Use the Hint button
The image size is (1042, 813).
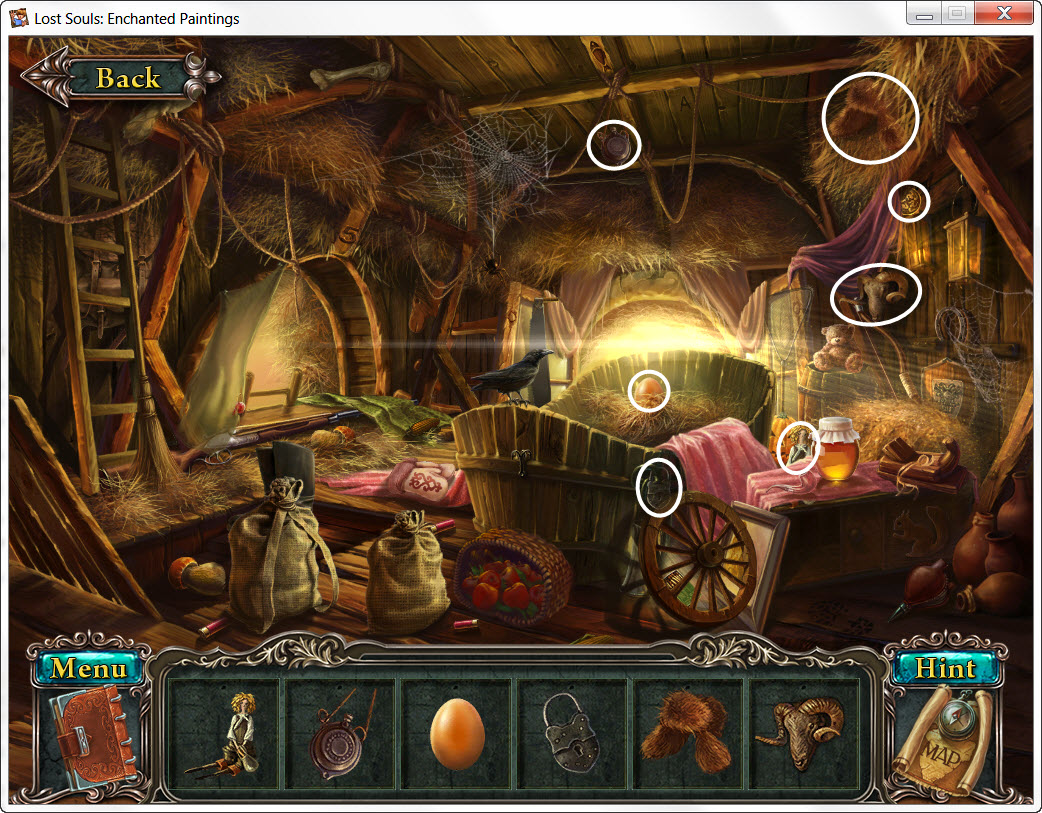[944, 668]
